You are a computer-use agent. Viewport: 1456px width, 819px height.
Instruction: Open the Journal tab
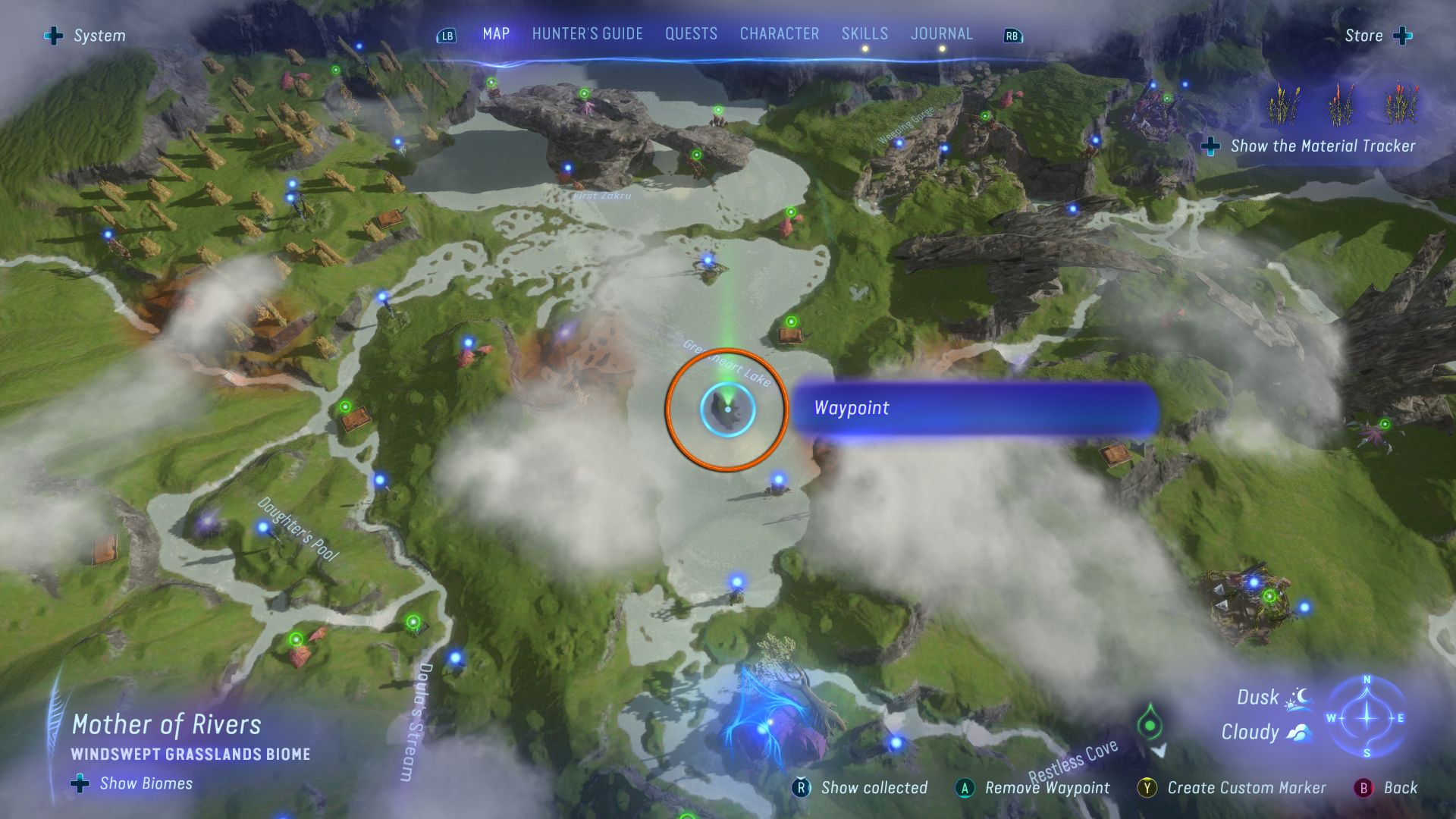[x=941, y=34]
